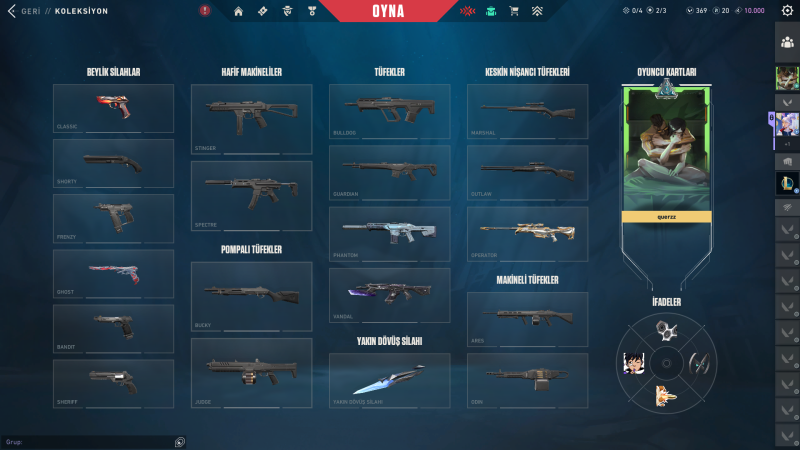Open the player card banner
800x450 pixels.
667,150
